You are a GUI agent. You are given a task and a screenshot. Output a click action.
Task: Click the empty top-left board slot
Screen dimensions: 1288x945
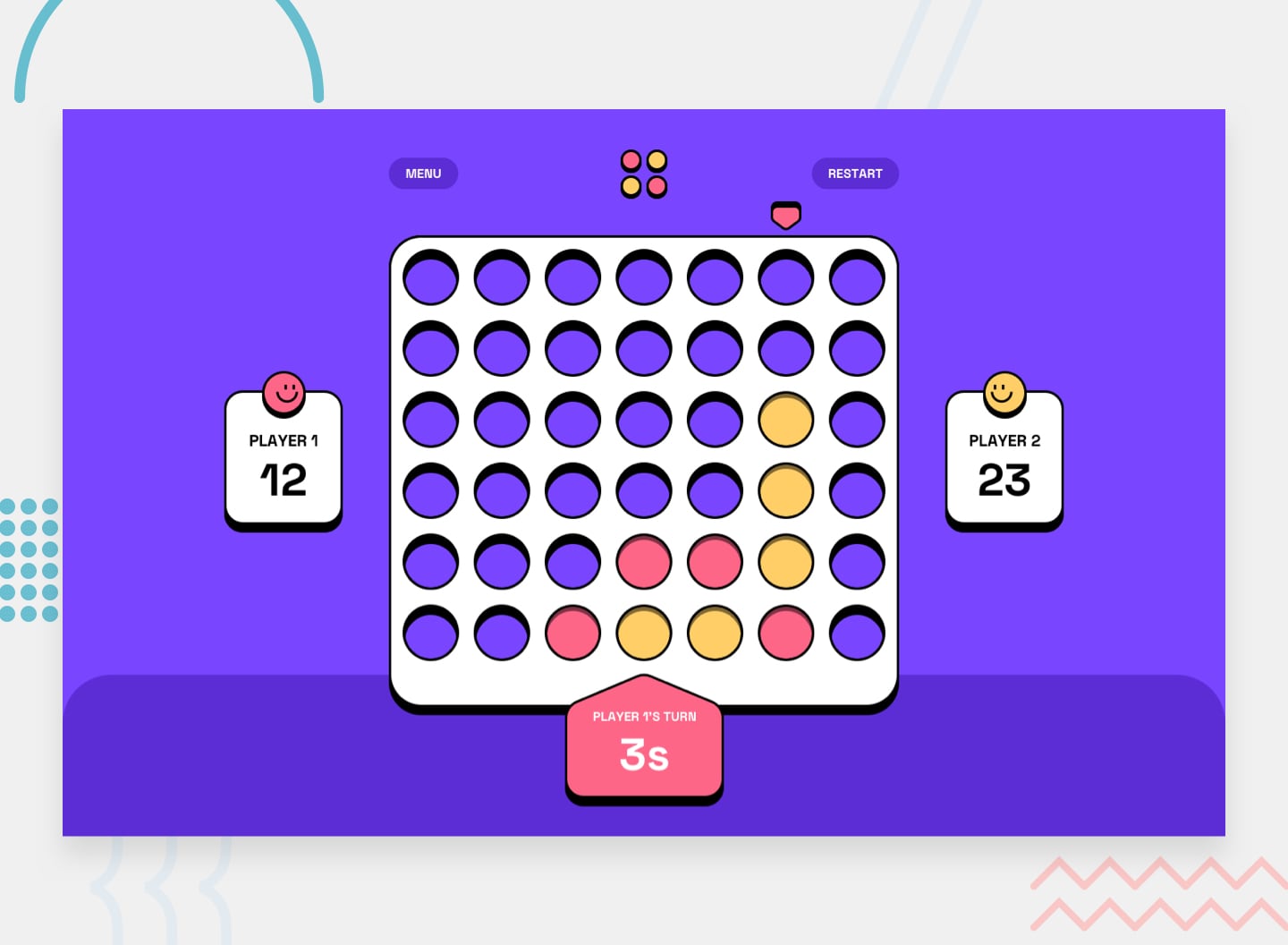click(430, 277)
